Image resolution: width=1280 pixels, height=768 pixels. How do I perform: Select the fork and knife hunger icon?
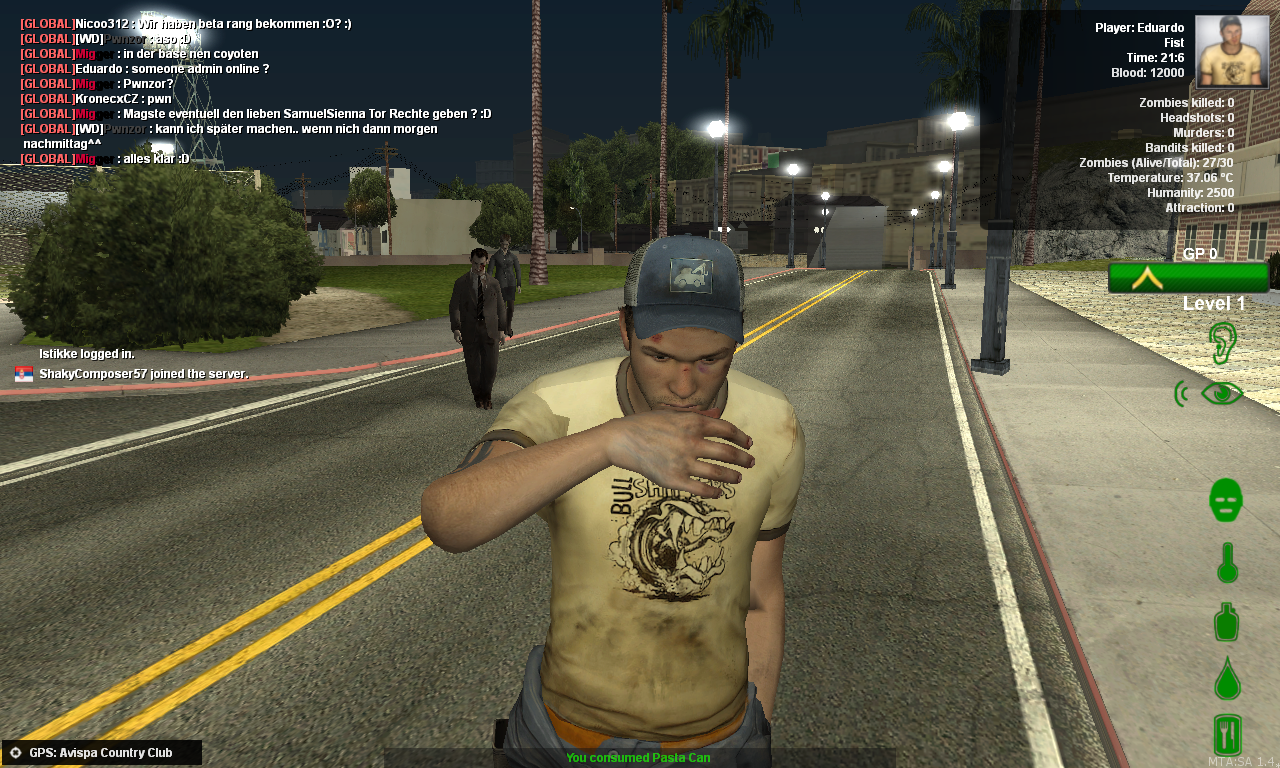click(1227, 735)
